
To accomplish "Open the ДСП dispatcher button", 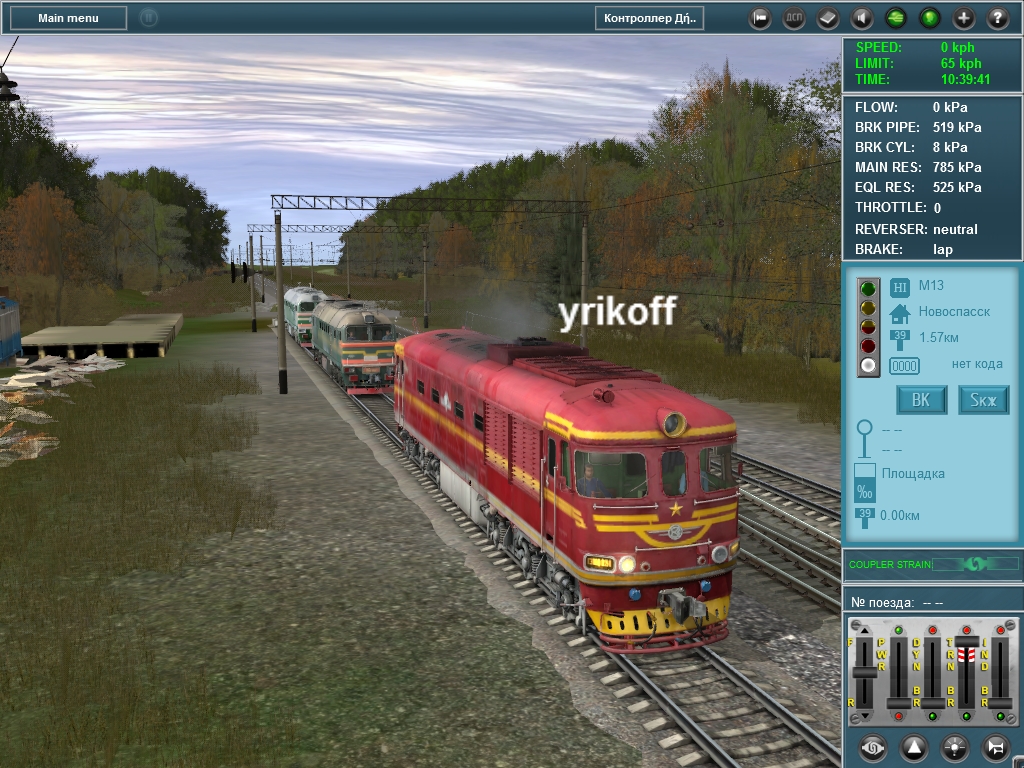I will click(794, 18).
